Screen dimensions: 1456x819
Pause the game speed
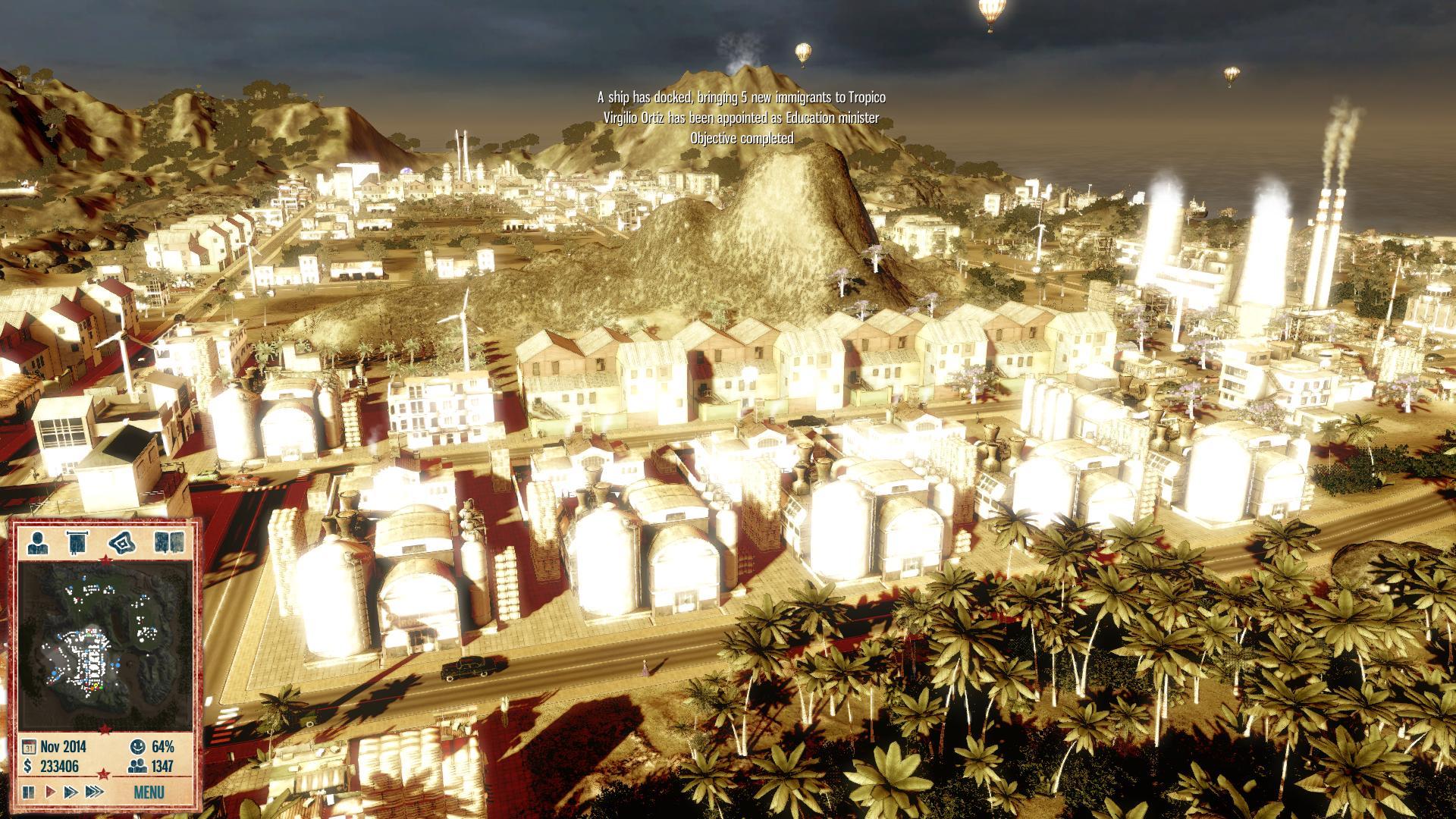(x=30, y=792)
